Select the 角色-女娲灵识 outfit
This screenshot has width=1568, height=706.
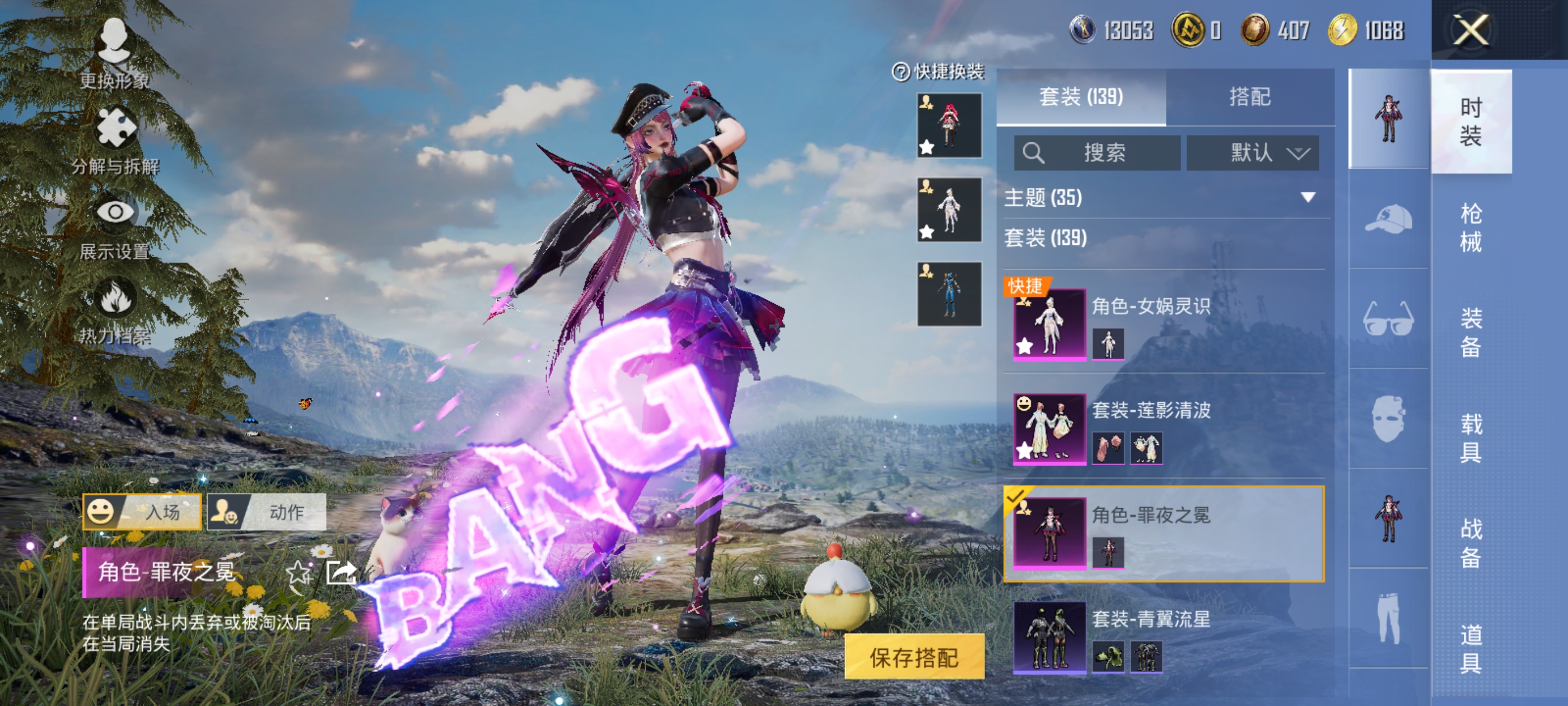point(1163,323)
